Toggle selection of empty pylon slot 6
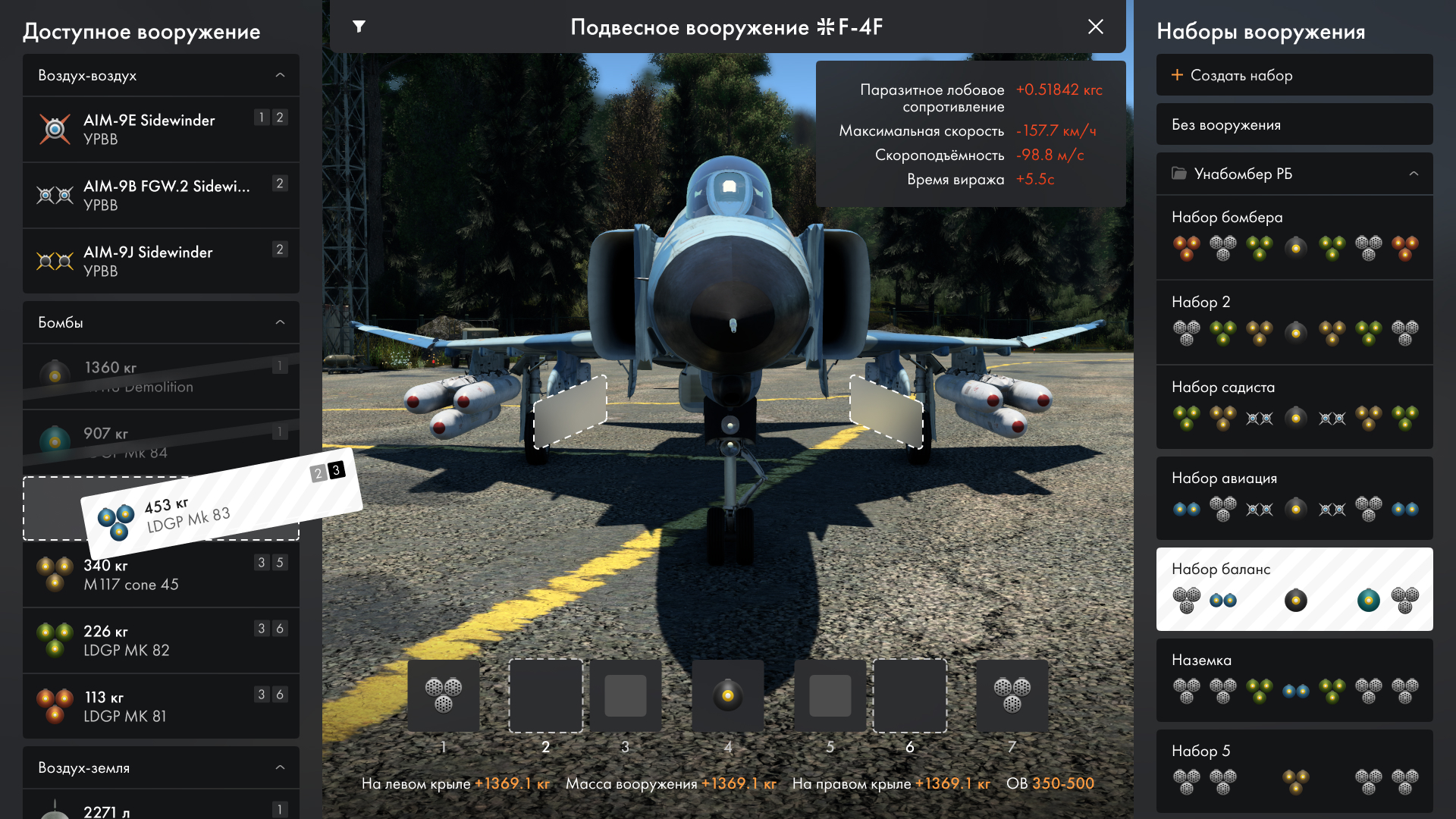 (910, 695)
